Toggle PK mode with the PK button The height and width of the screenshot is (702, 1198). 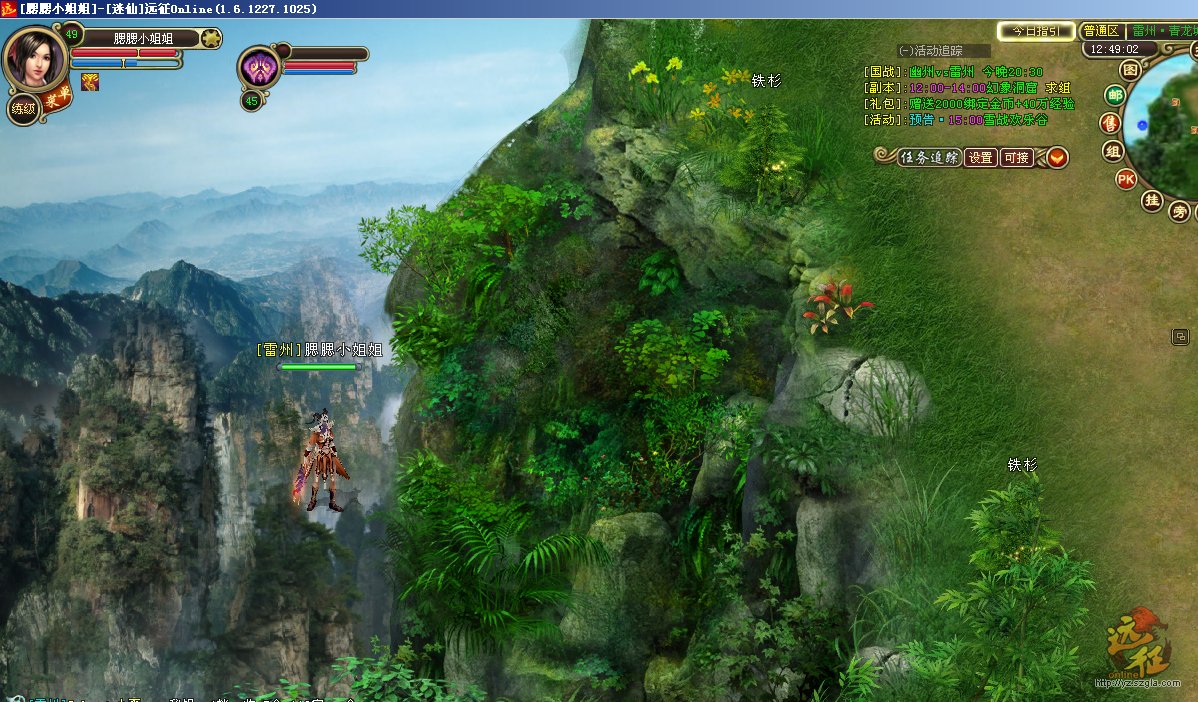[1126, 180]
